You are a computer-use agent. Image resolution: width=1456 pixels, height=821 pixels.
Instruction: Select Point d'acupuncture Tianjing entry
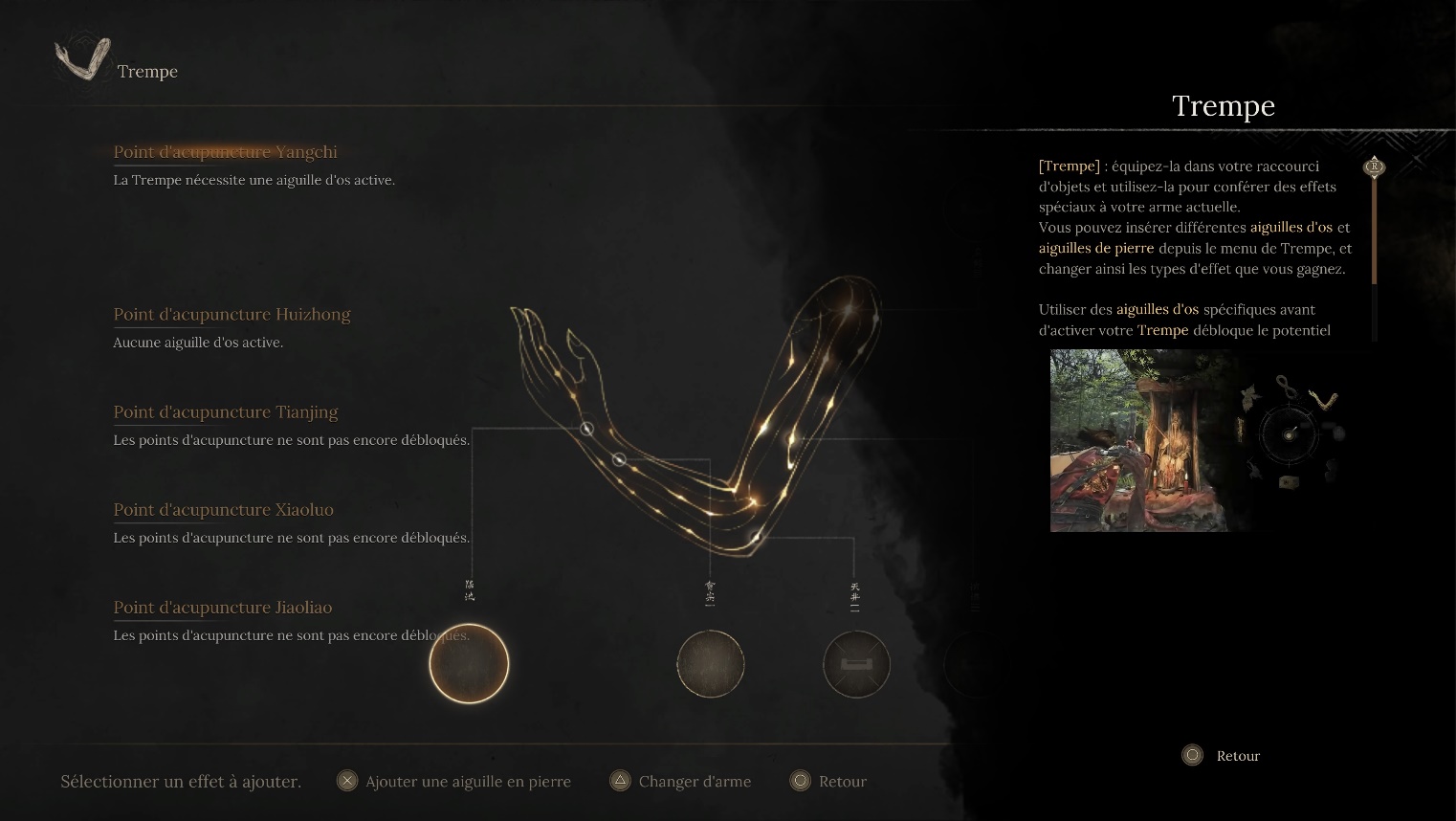pos(226,412)
